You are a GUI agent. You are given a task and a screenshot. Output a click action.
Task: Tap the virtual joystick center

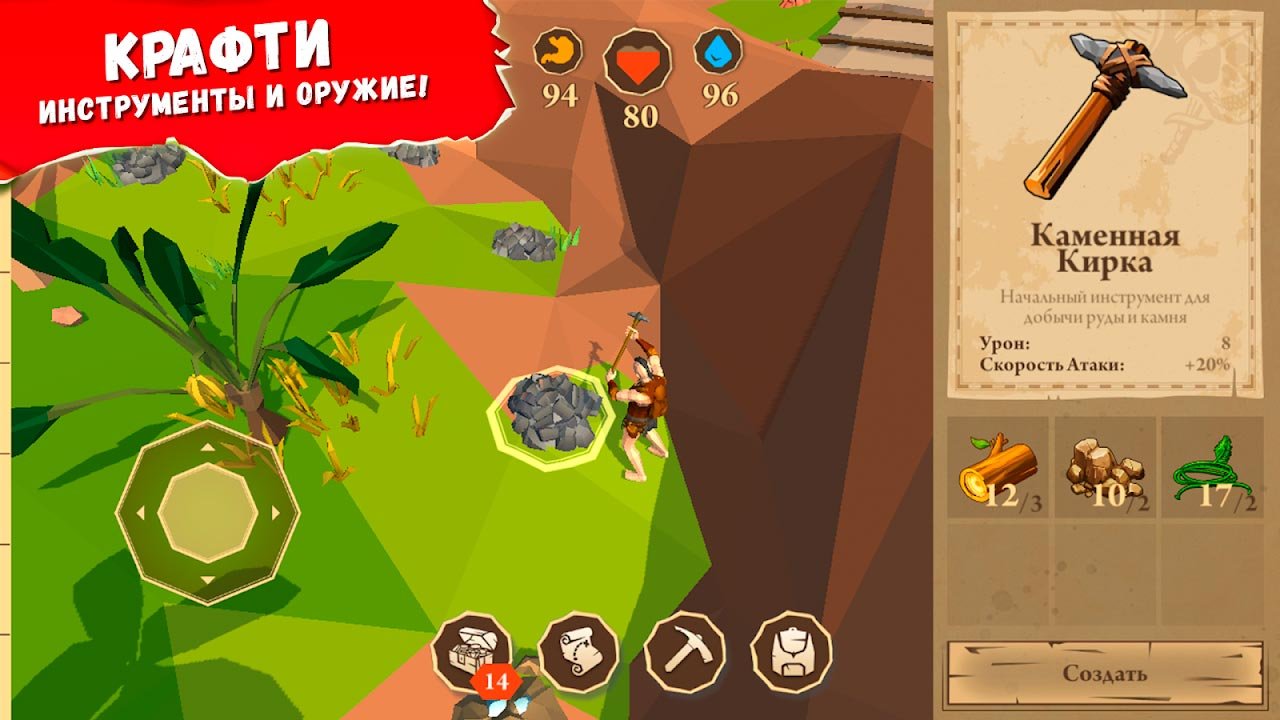pos(207,513)
